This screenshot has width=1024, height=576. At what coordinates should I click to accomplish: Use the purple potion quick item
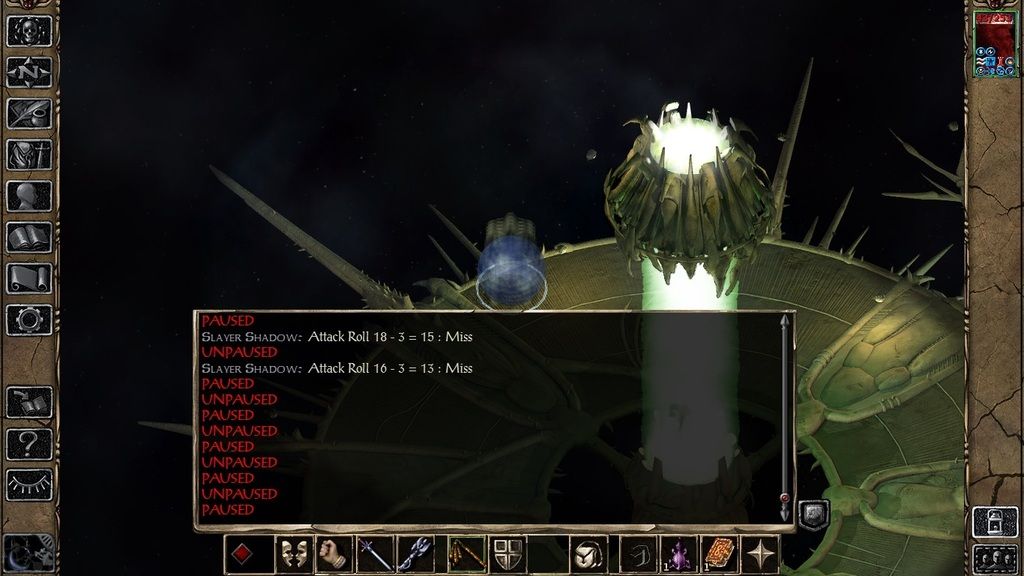(x=680, y=554)
